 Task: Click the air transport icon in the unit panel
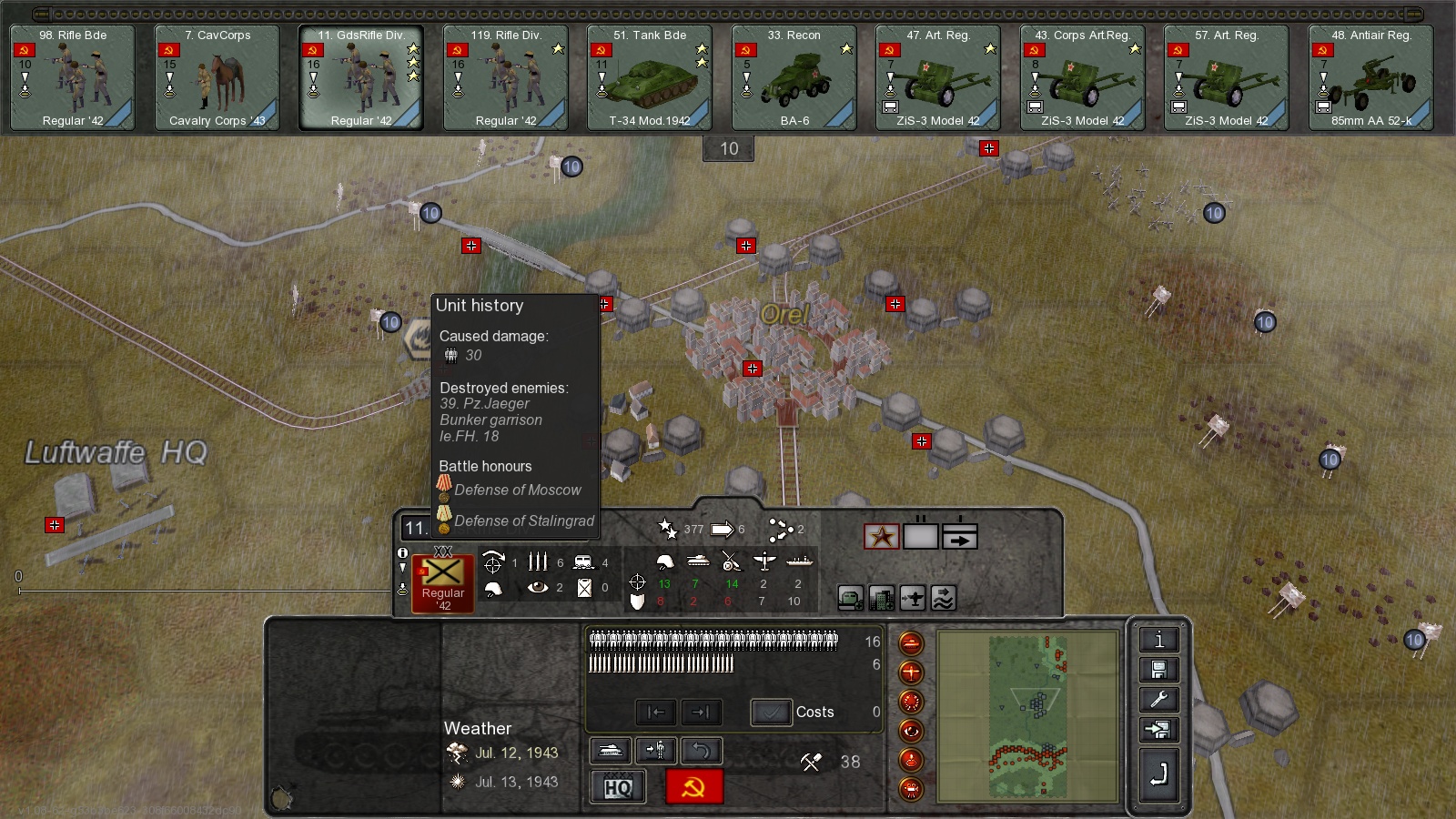[x=912, y=598]
